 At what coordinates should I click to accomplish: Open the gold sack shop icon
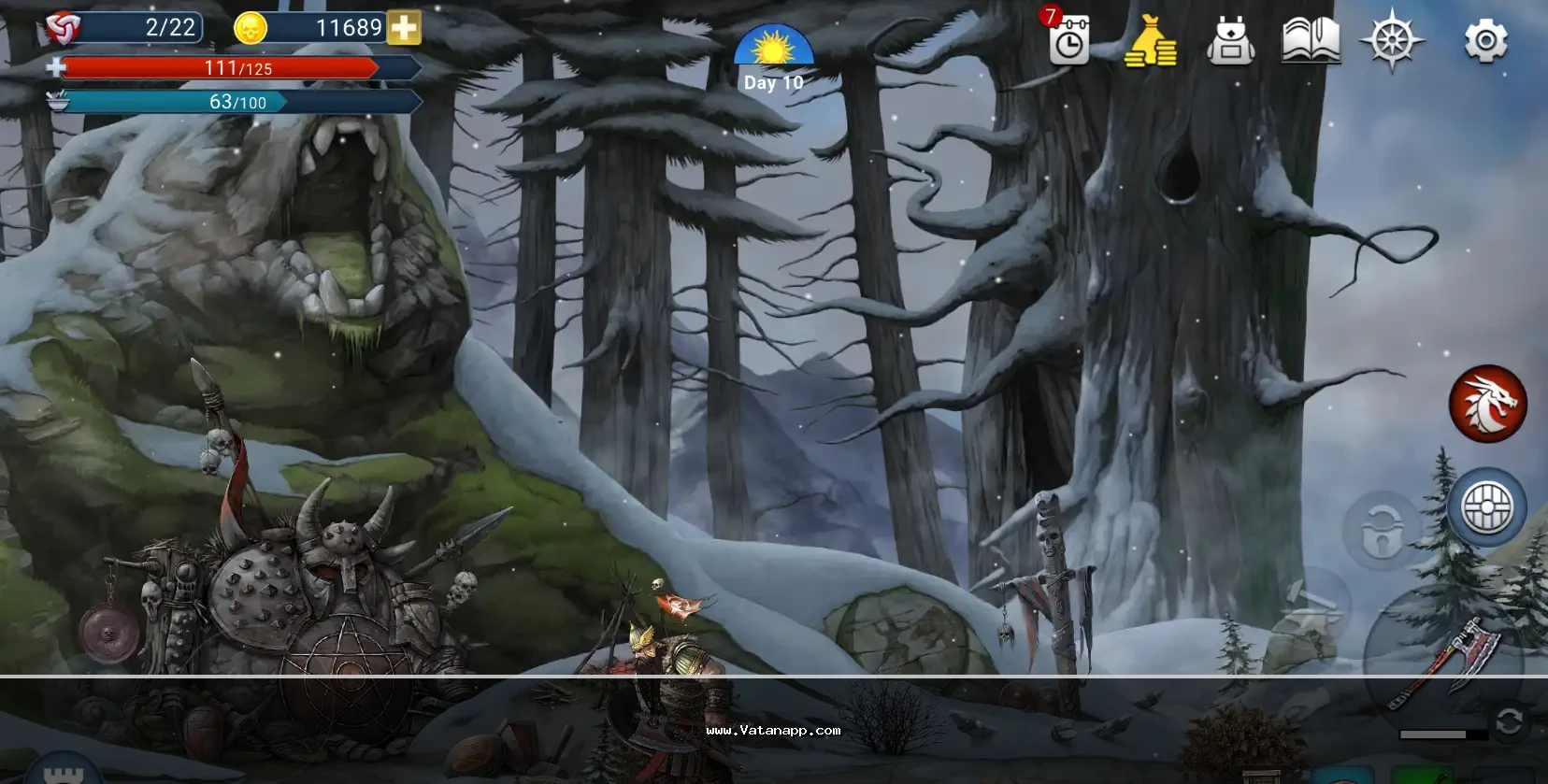pyautogui.click(x=1151, y=43)
